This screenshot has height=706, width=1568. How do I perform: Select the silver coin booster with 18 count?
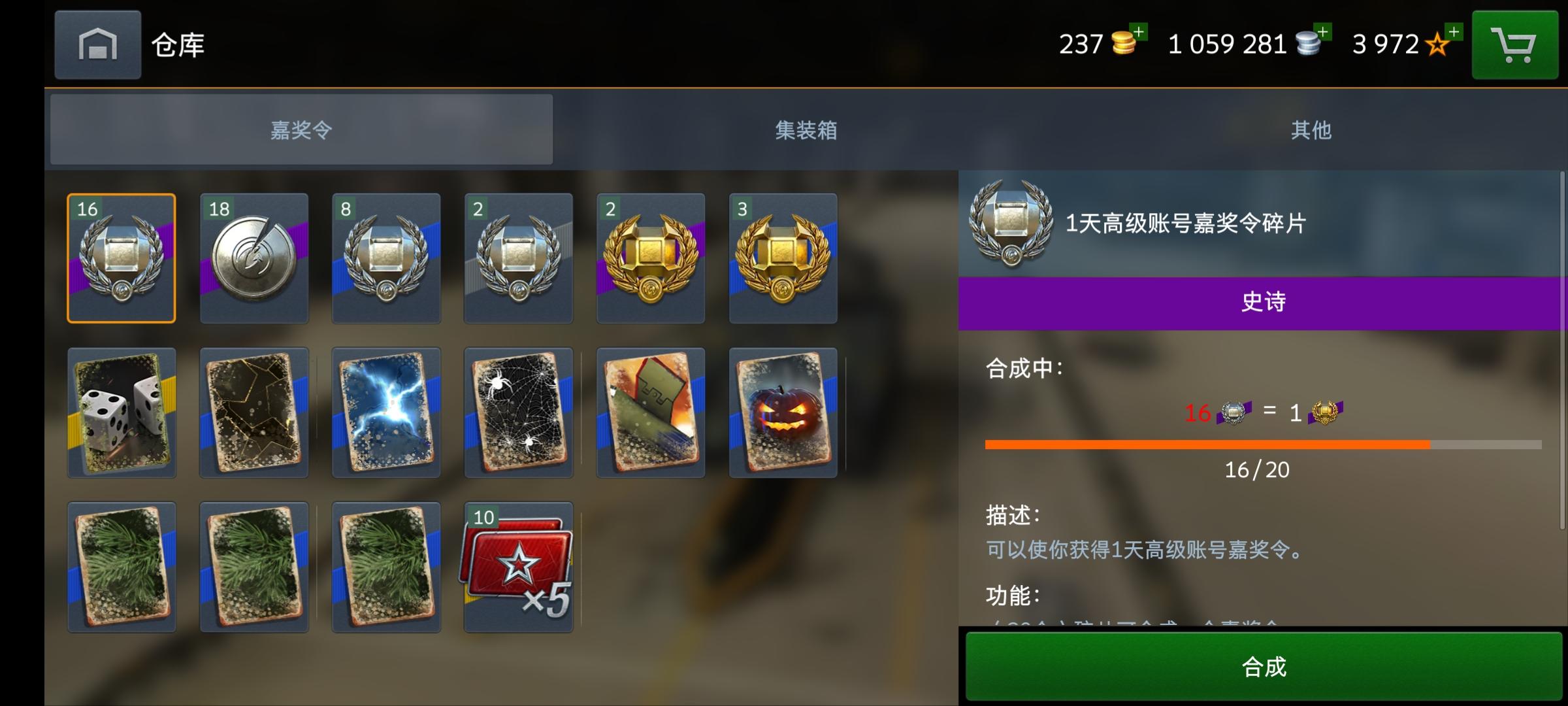coord(253,257)
